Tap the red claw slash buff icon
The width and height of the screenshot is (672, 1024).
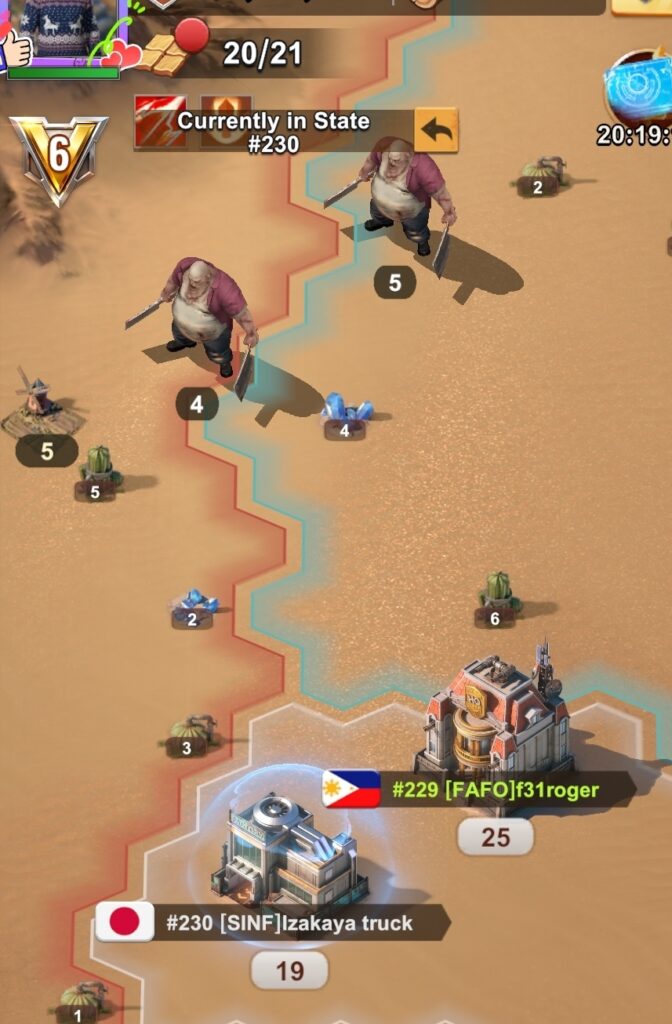160,122
